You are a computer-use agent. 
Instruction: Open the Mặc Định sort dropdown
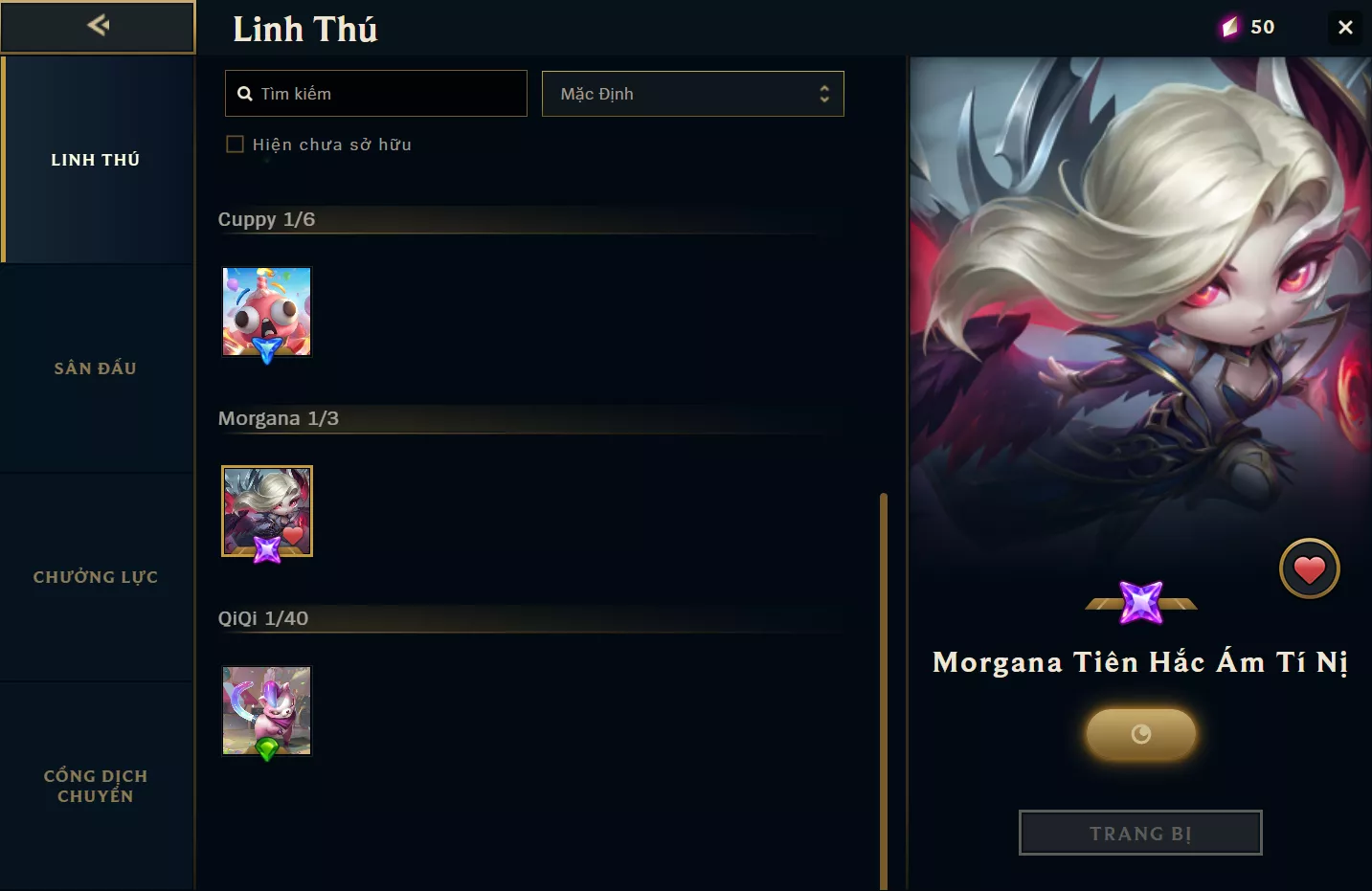[692, 94]
